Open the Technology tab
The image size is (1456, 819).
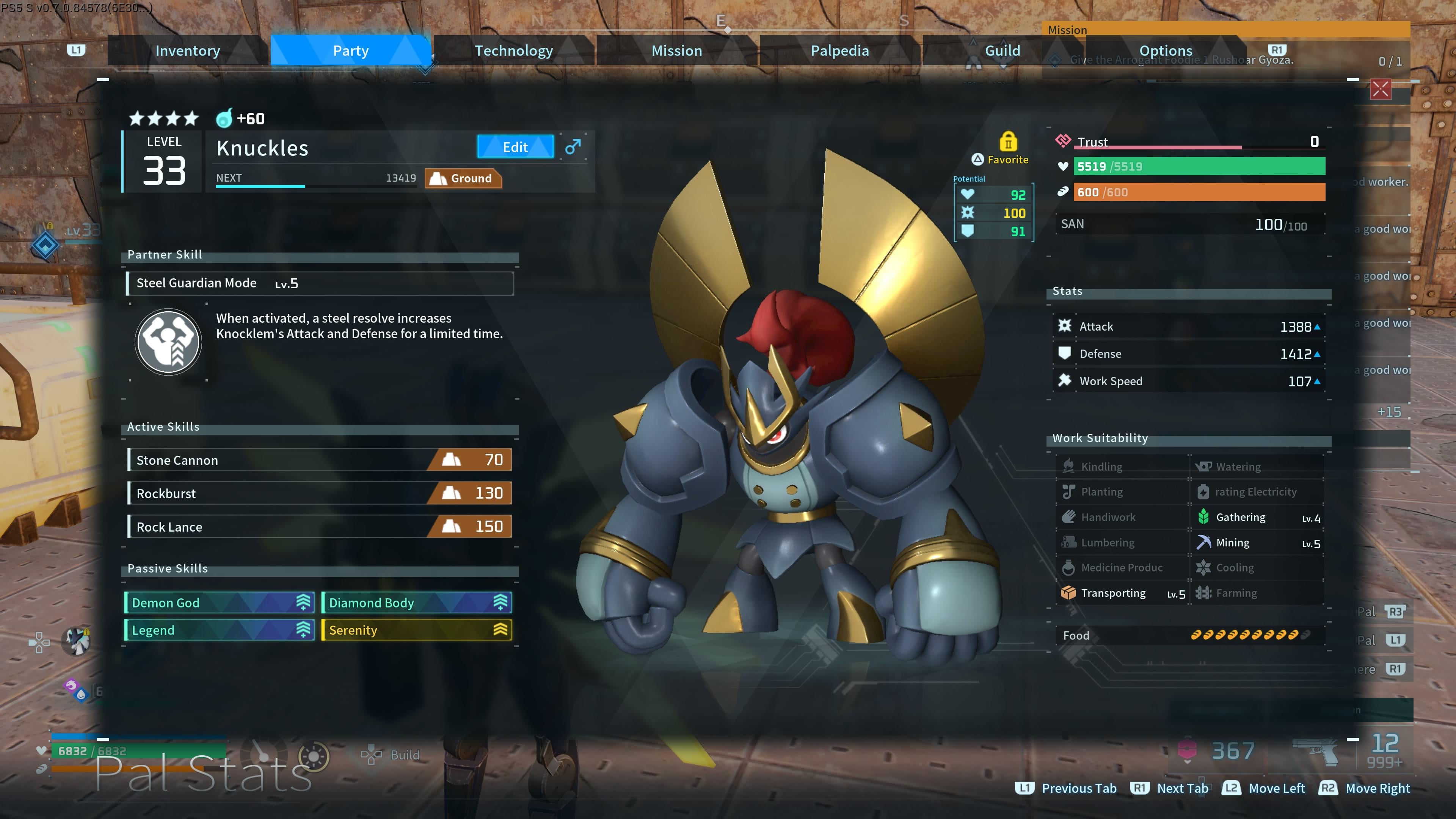coord(513,51)
